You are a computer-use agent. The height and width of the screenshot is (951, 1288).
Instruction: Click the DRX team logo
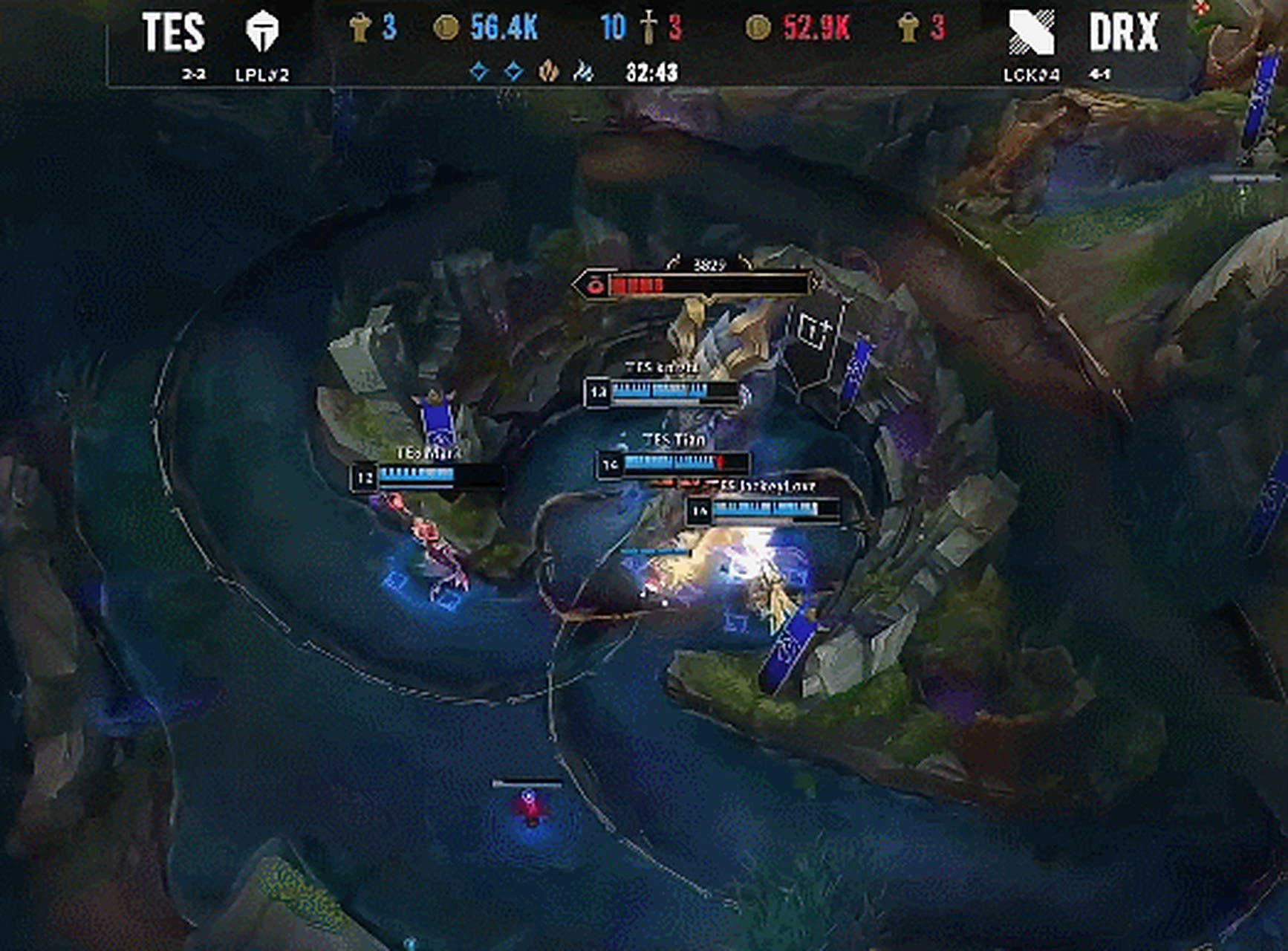click(x=1031, y=33)
